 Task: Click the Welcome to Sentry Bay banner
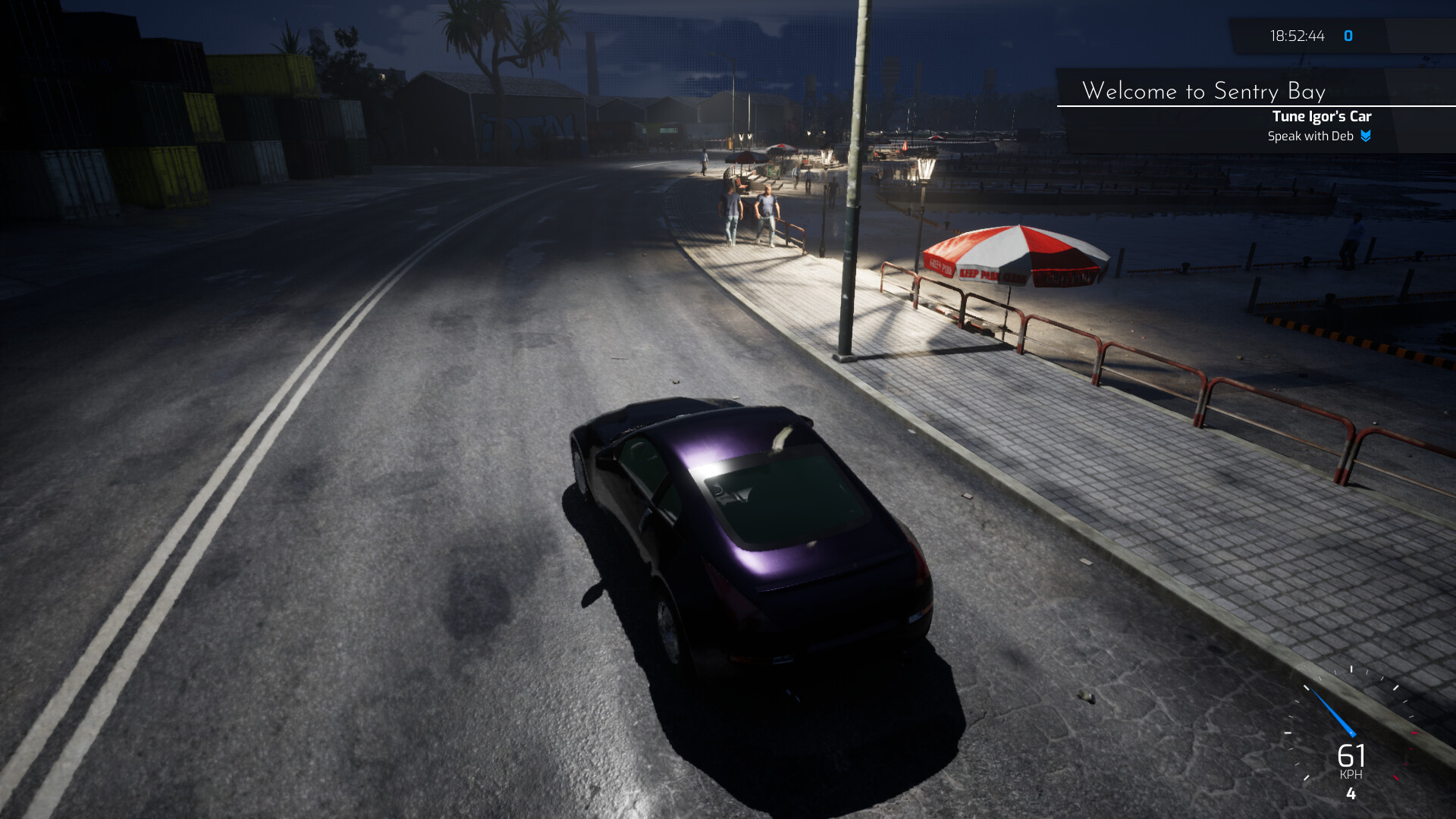click(1206, 91)
